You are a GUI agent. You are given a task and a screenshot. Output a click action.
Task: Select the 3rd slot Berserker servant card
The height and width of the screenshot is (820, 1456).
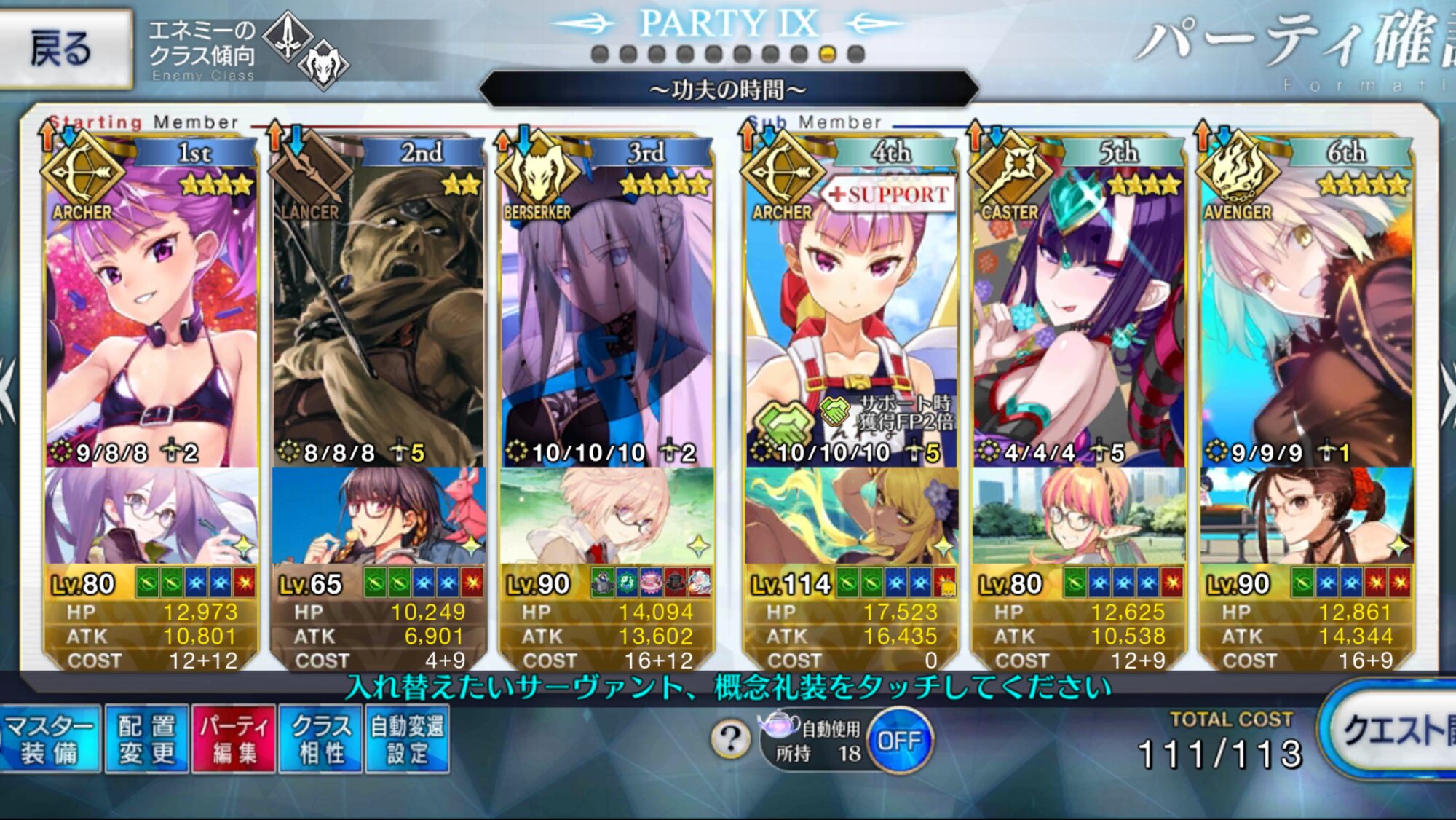click(x=606, y=313)
